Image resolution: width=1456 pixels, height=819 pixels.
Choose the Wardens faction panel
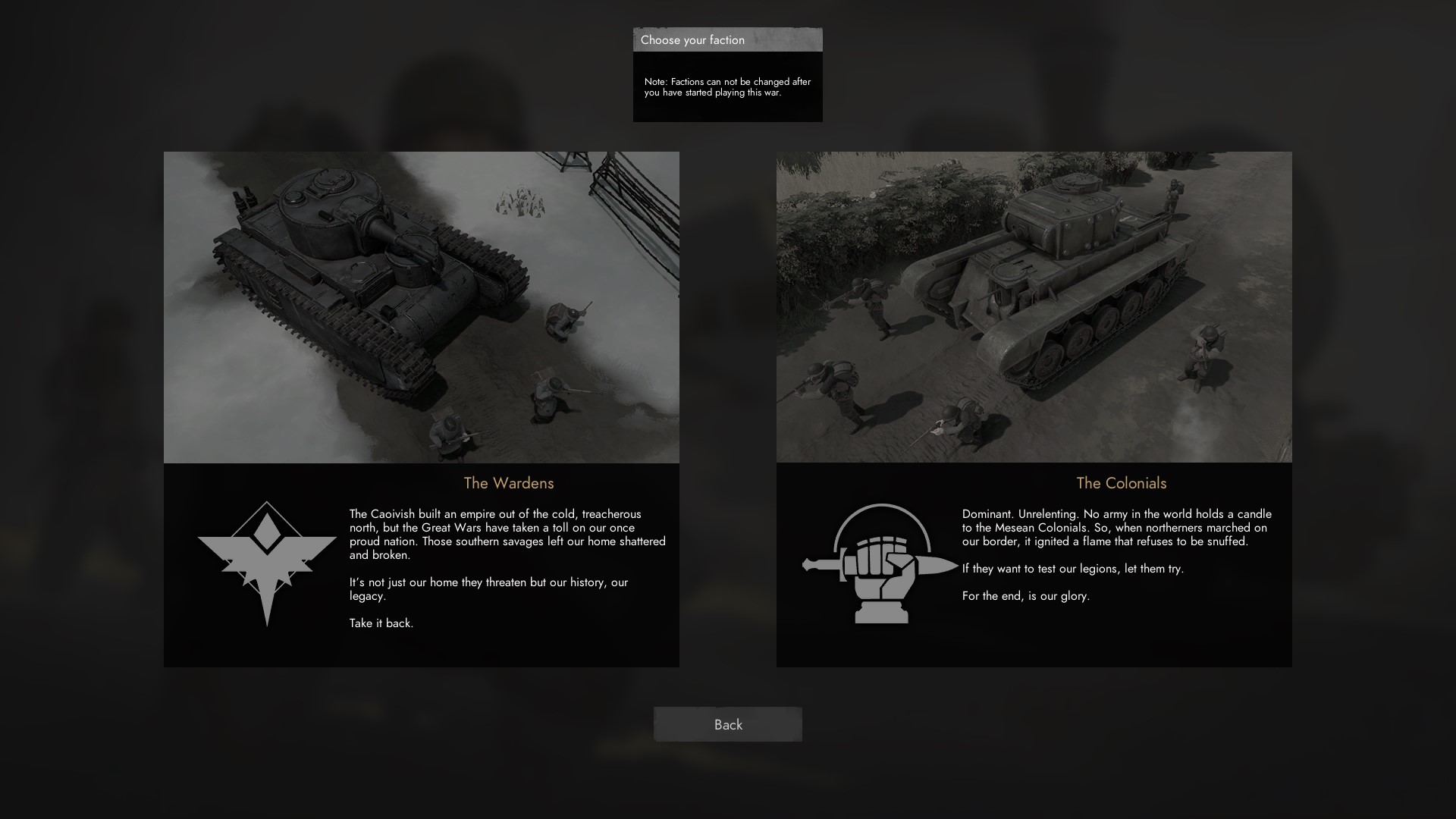[x=422, y=409]
